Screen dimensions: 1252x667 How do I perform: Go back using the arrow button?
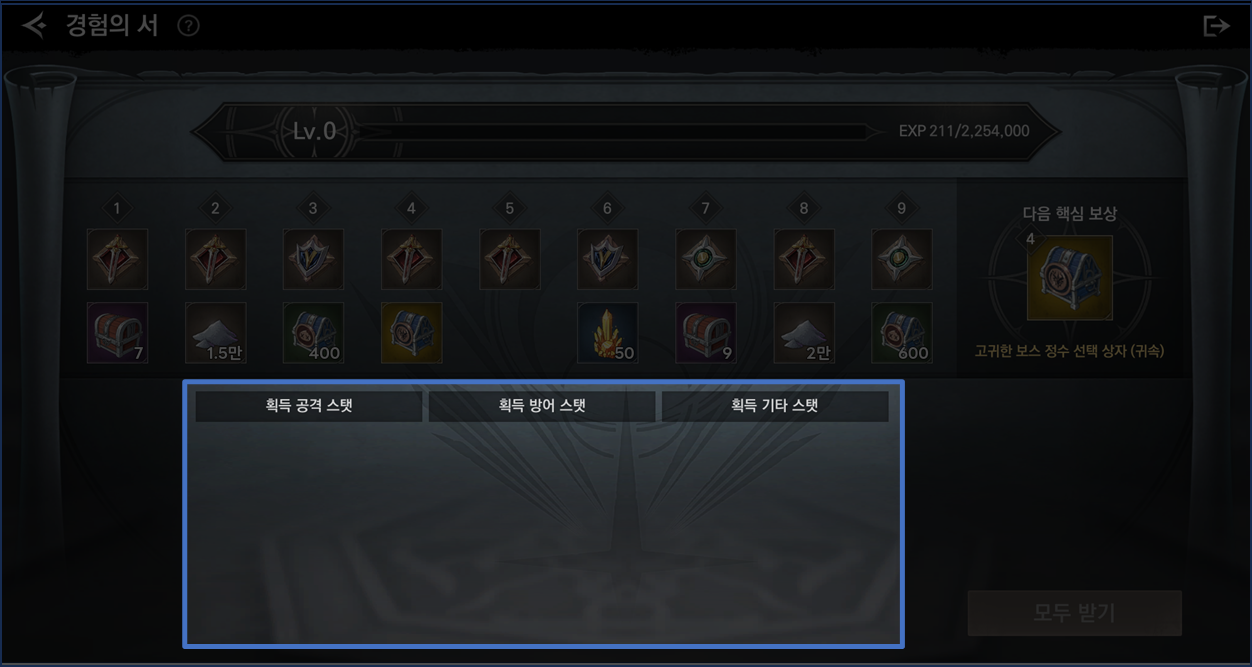[x=34, y=25]
